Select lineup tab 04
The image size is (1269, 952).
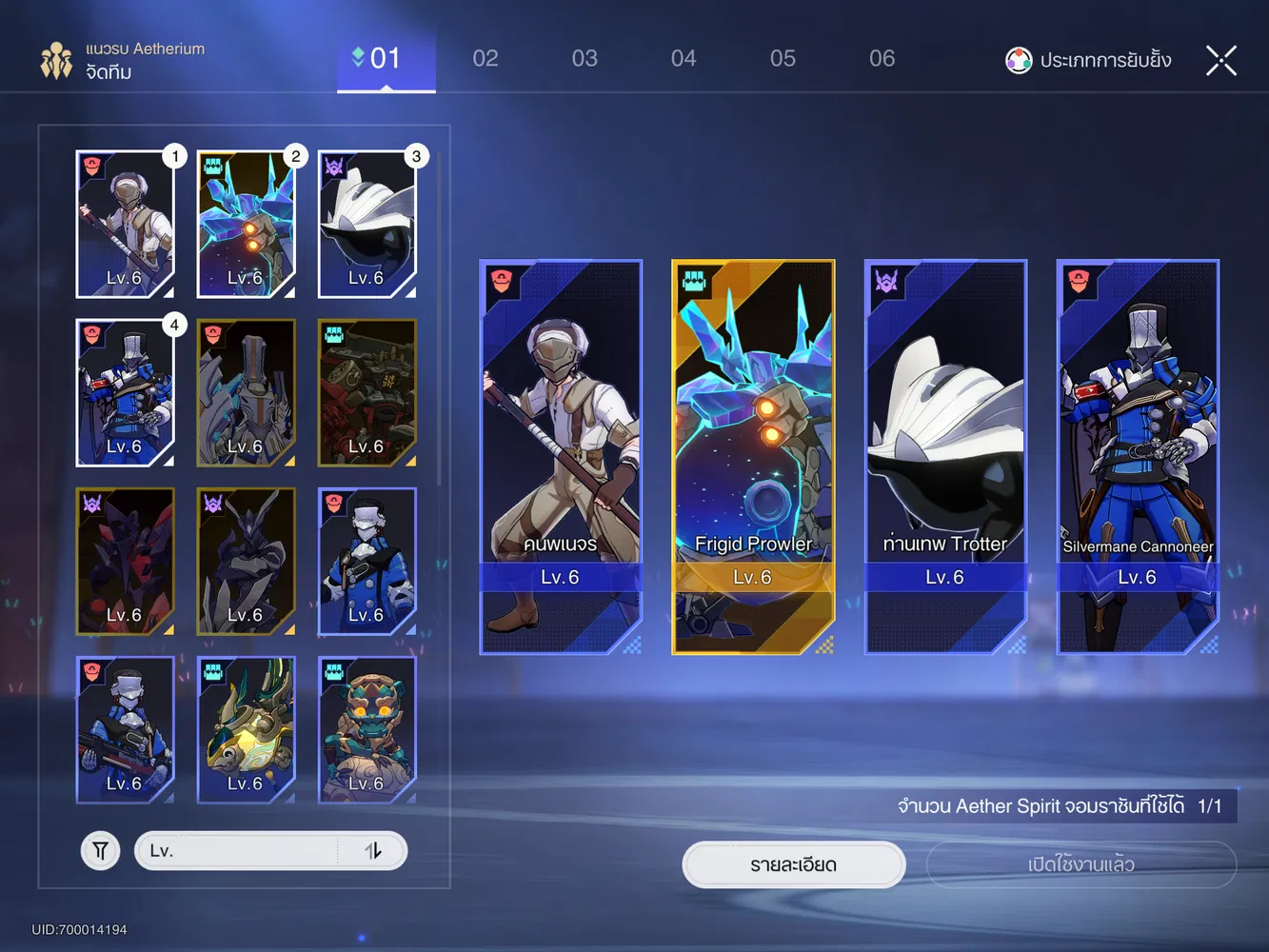[x=684, y=58]
